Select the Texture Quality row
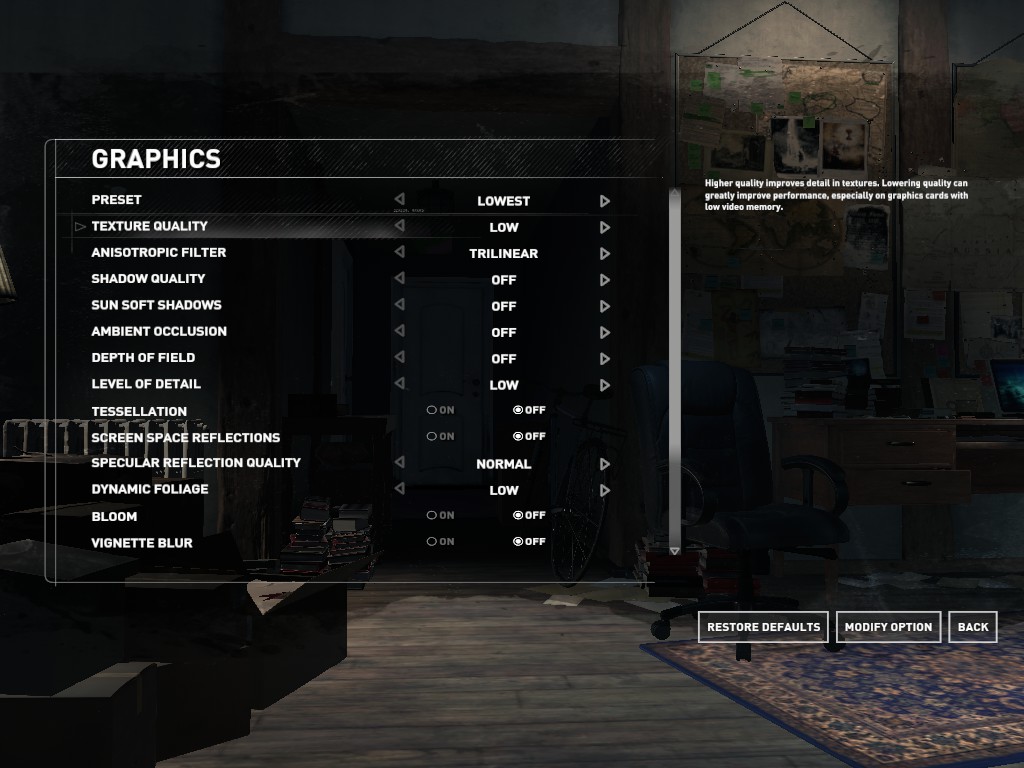The height and width of the screenshot is (768, 1024). click(x=150, y=226)
